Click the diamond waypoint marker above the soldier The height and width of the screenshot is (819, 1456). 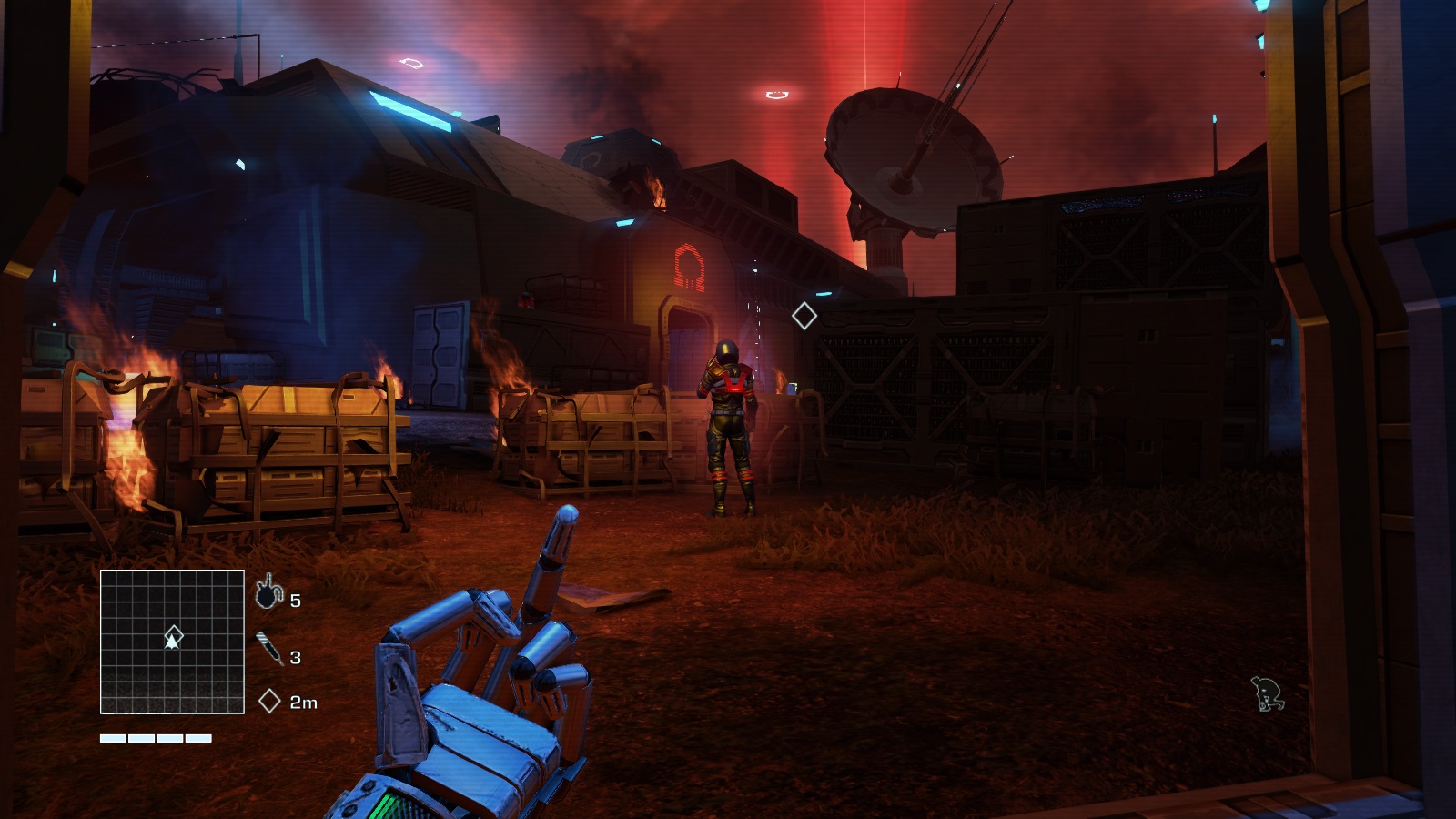804,316
